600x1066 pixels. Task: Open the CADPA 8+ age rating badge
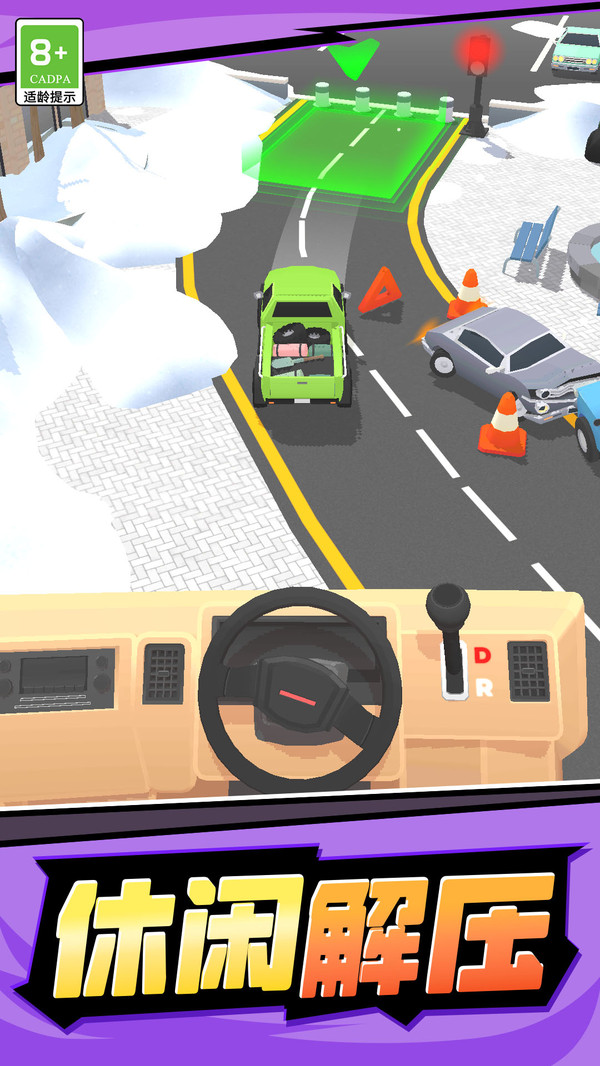[49, 63]
